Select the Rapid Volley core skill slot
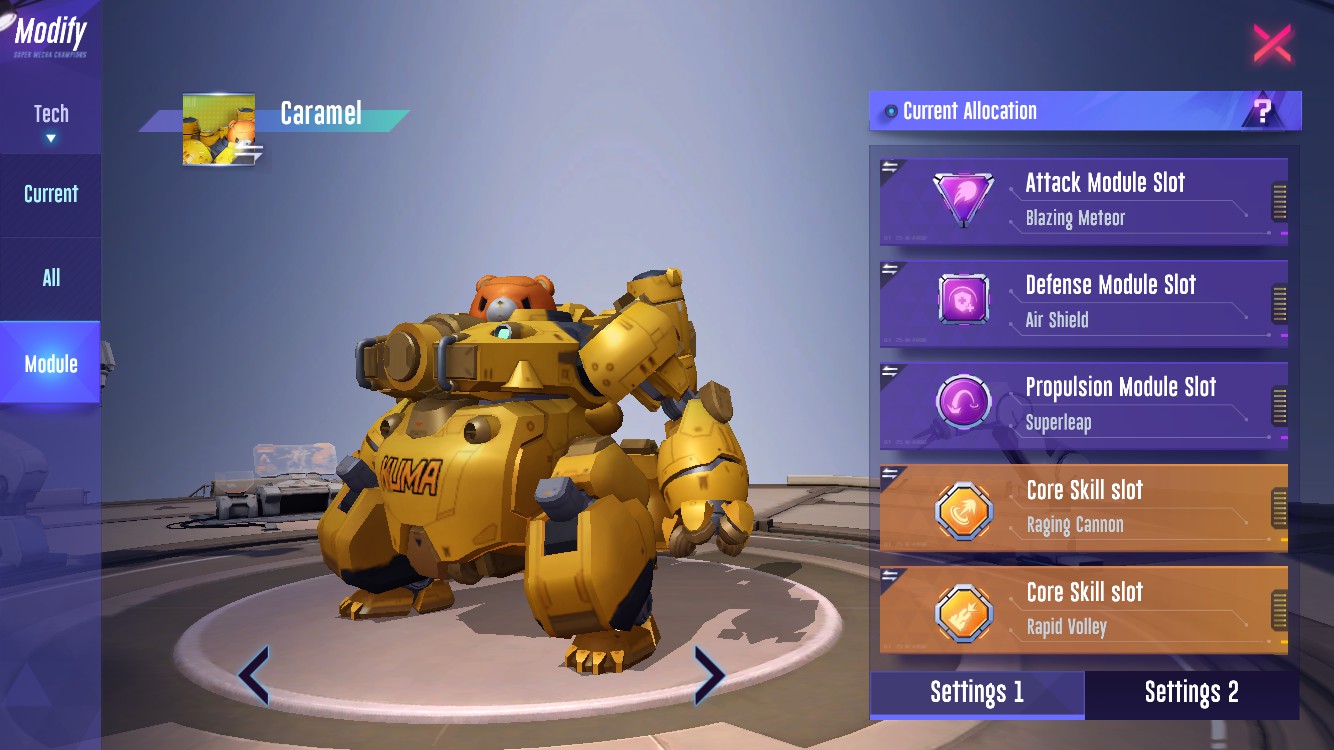 [x=1083, y=609]
